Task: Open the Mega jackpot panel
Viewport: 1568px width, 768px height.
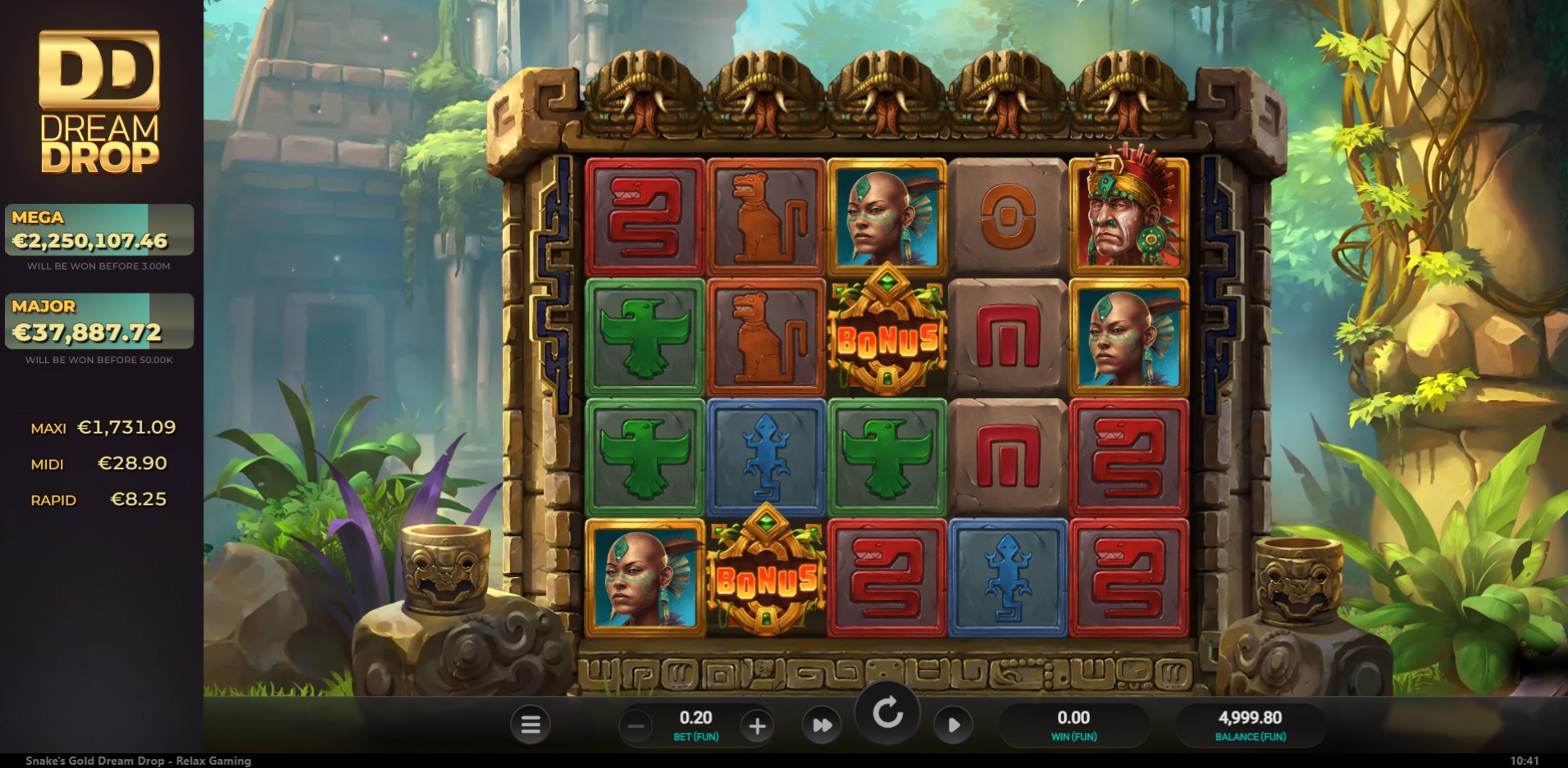Action: click(x=99, y=230)
